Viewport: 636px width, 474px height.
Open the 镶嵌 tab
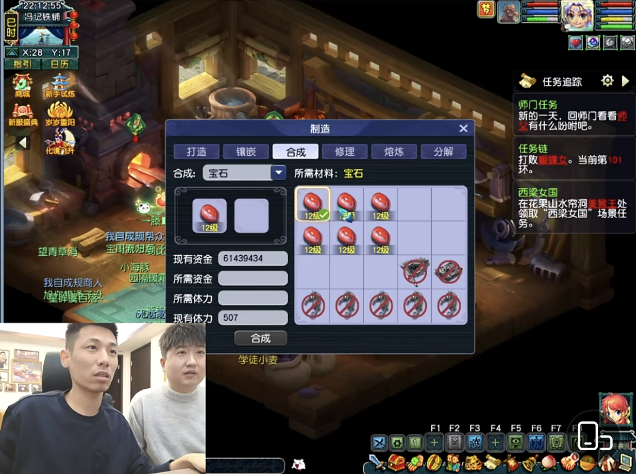pyautogui.click(x=245, y=152)
